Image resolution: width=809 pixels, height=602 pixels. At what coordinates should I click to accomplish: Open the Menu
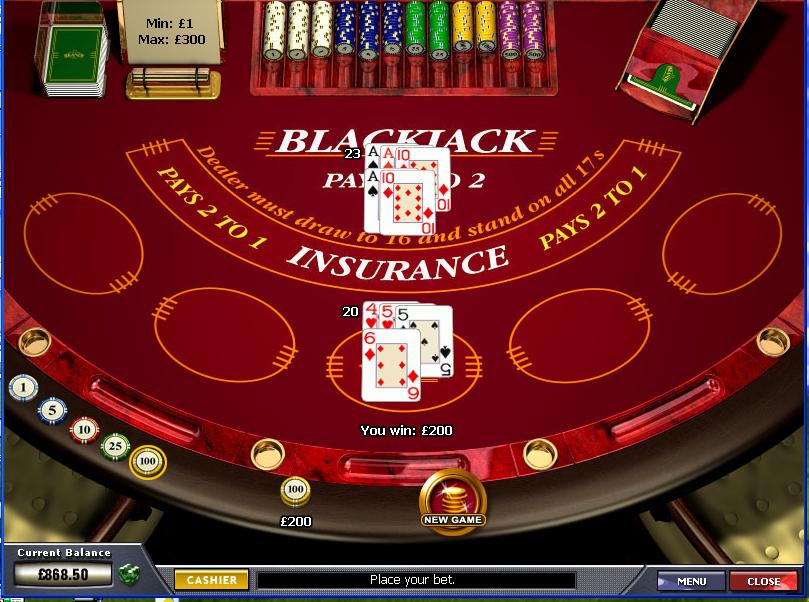click(x=691, y=581)
